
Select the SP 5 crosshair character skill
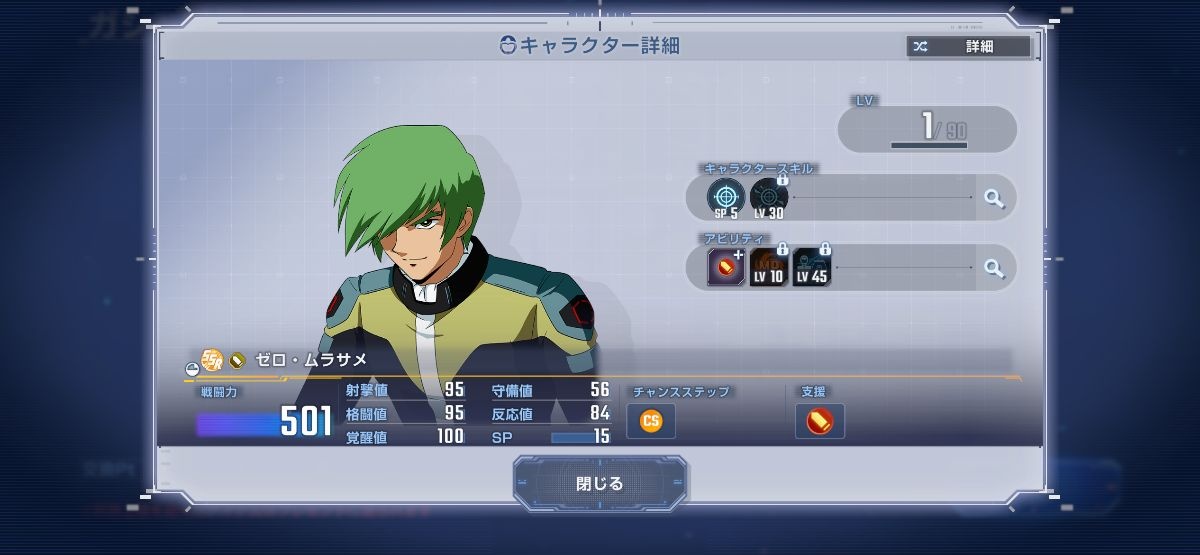click(726, 198)
